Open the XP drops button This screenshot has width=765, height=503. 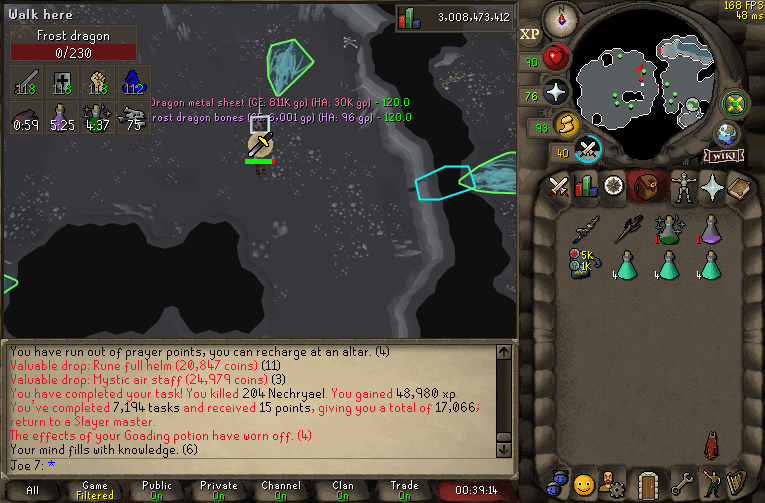pyautogui.click(x=529, y=33)
